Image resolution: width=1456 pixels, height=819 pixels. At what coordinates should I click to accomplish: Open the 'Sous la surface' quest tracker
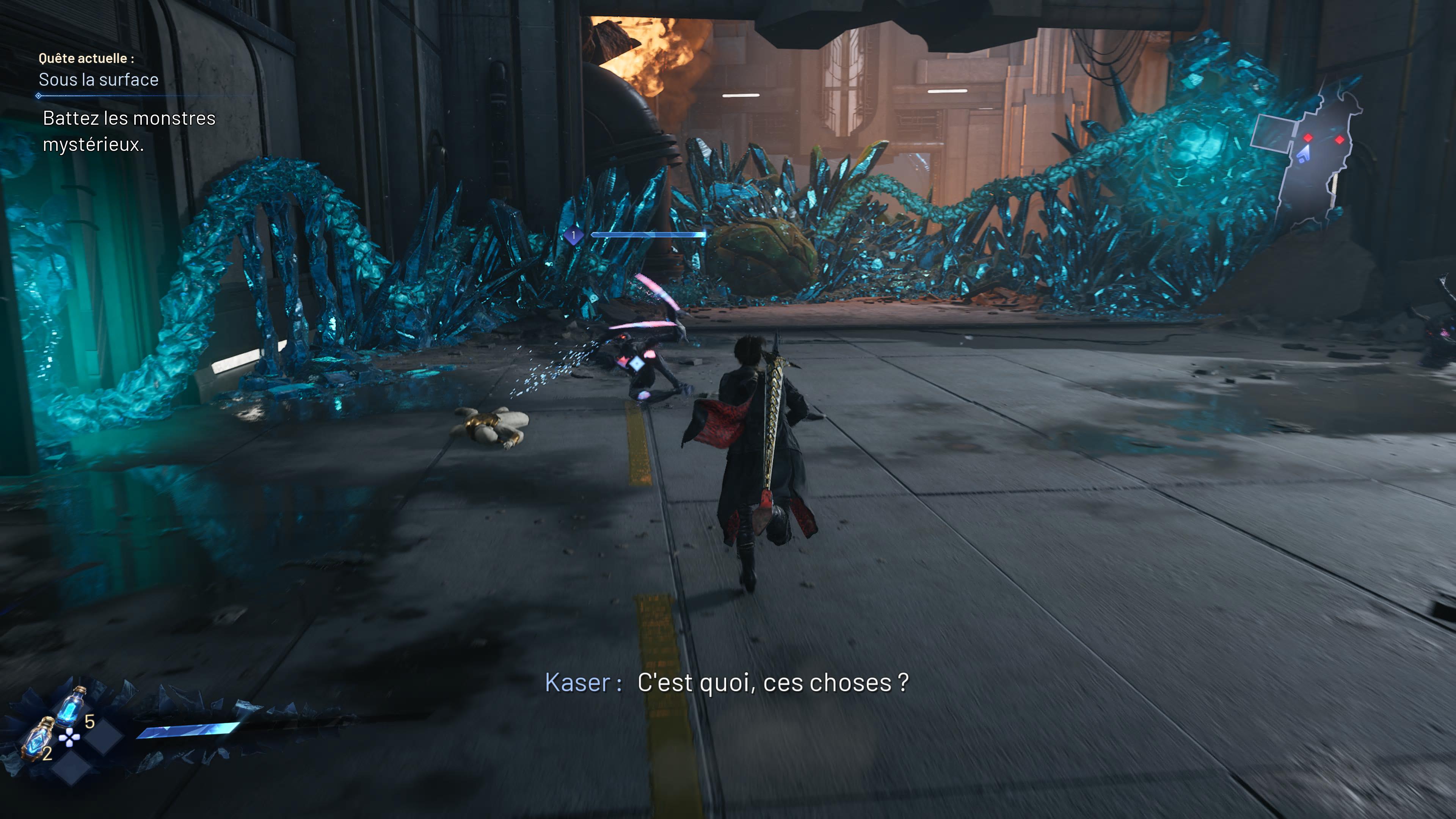[x=98, y=80]
